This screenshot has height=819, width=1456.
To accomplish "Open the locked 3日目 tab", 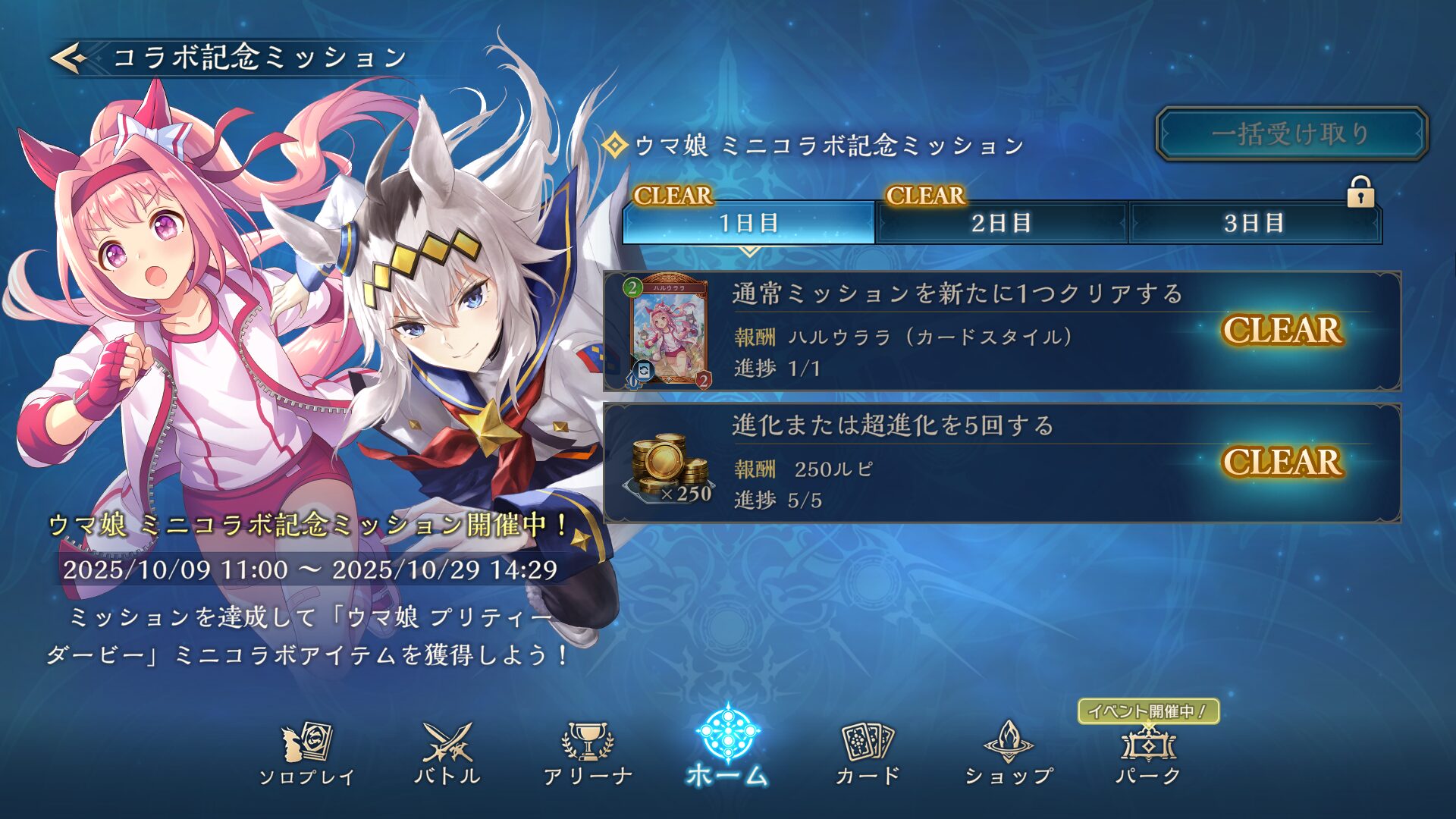I will 1254,223.
